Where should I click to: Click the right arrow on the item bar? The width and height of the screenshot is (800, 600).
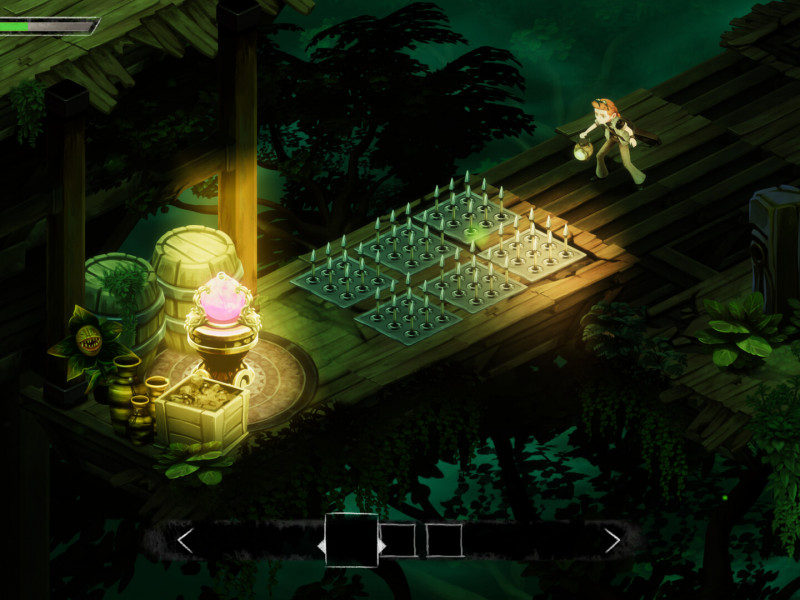(612, 541)
